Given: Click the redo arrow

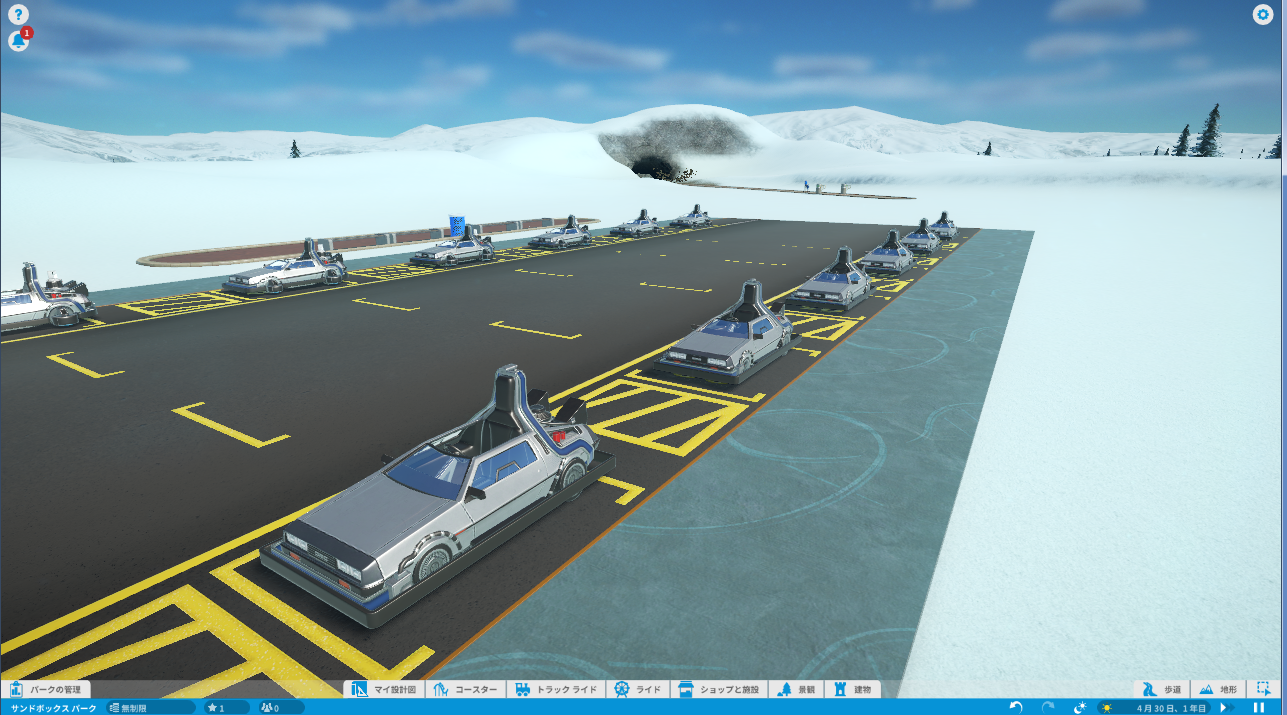Looking at the screenshot, I should 1048,707.
